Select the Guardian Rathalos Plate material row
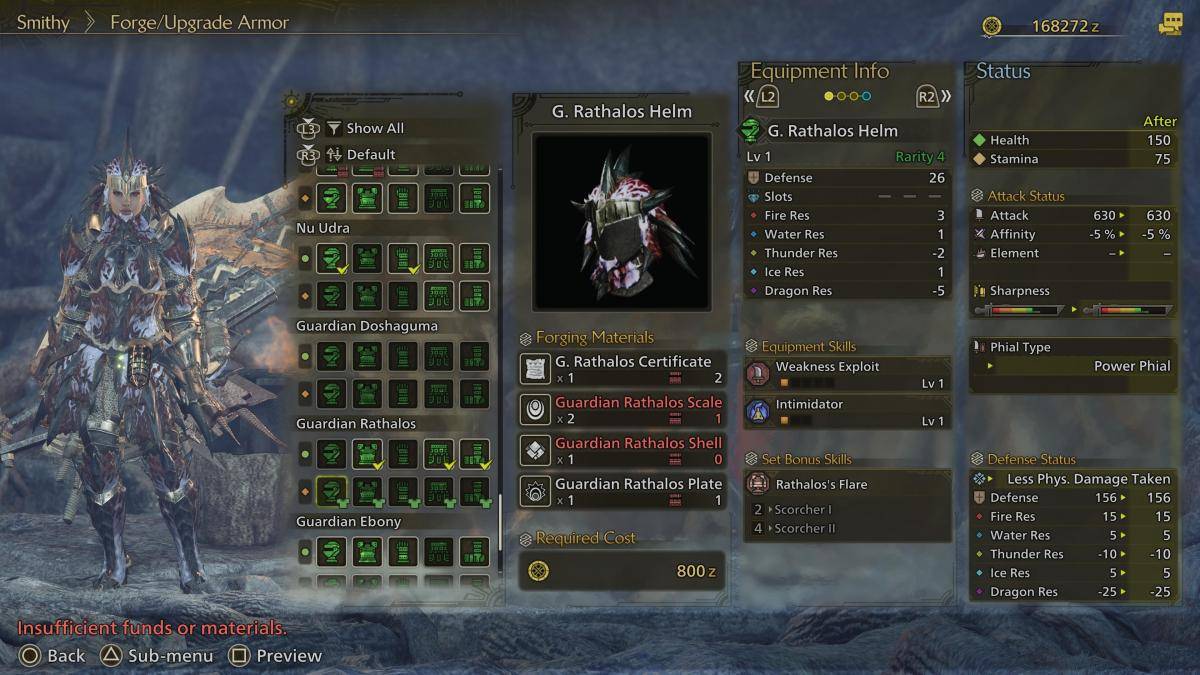 (621, 491)
